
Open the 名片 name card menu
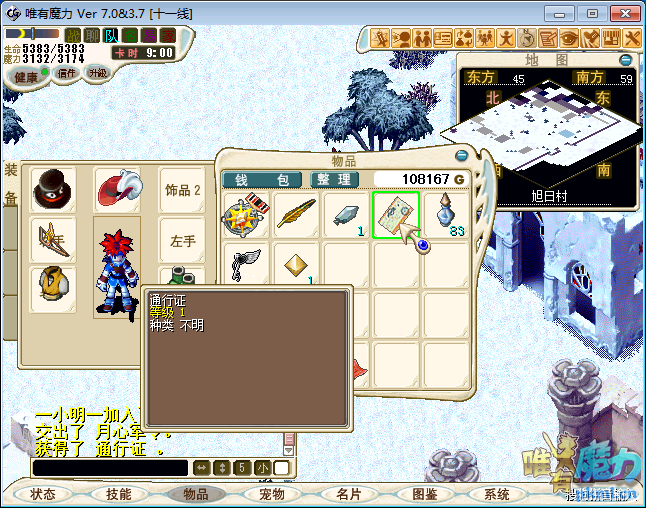point(348,494)
